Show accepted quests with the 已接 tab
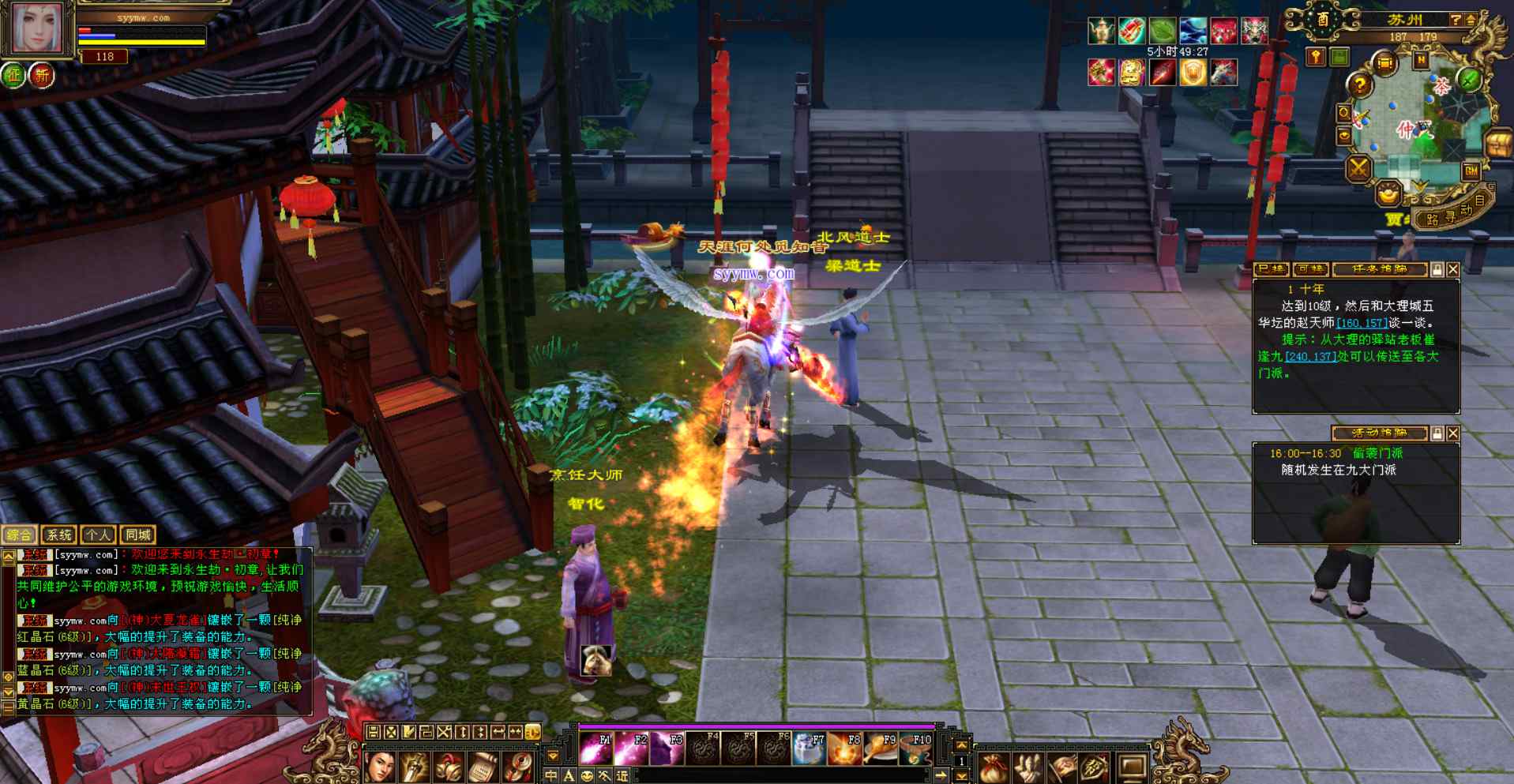The image size is (1514, 784). pyautogui.click(x=1271, y=270)
